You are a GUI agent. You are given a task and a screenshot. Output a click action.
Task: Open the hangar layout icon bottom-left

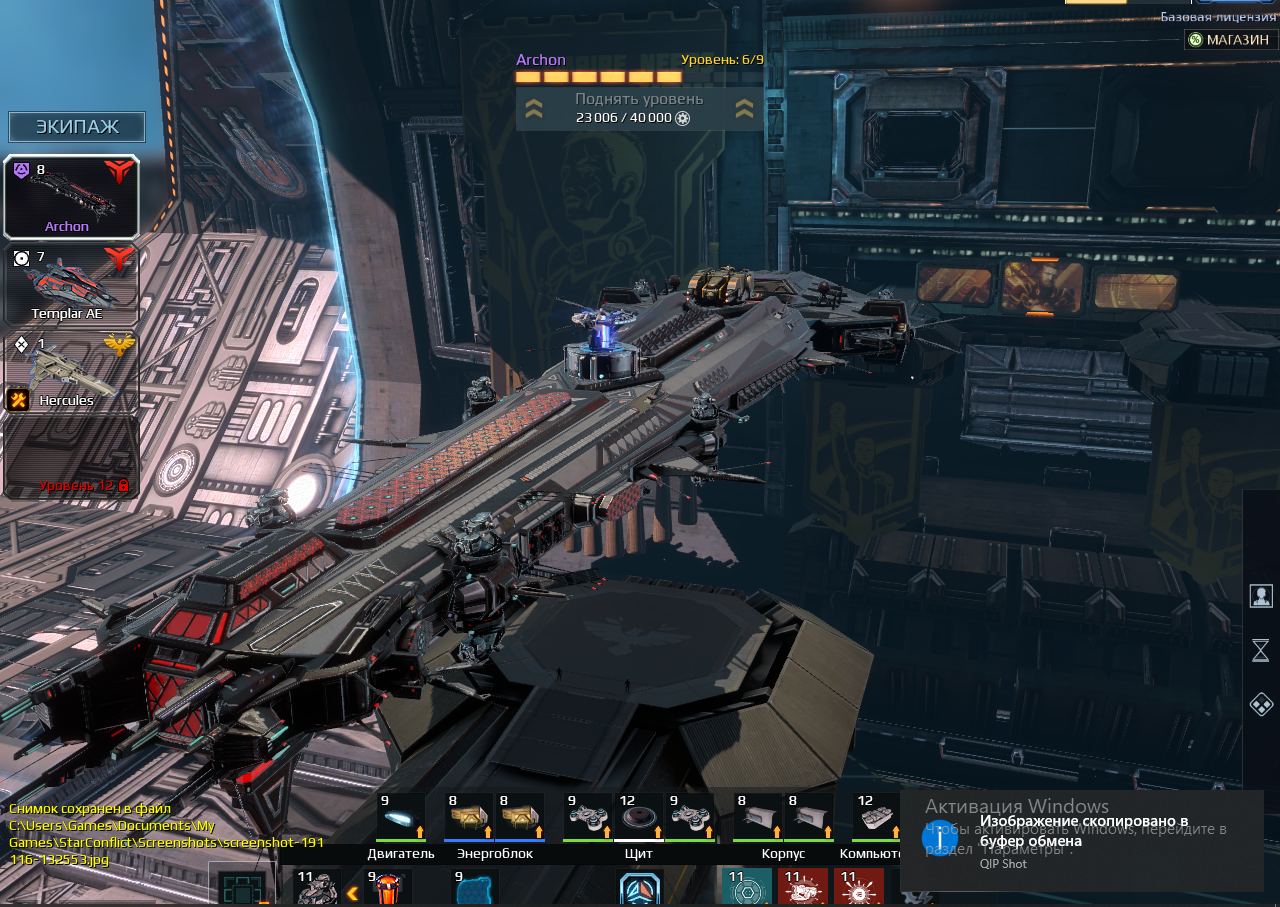pos(242,888)
